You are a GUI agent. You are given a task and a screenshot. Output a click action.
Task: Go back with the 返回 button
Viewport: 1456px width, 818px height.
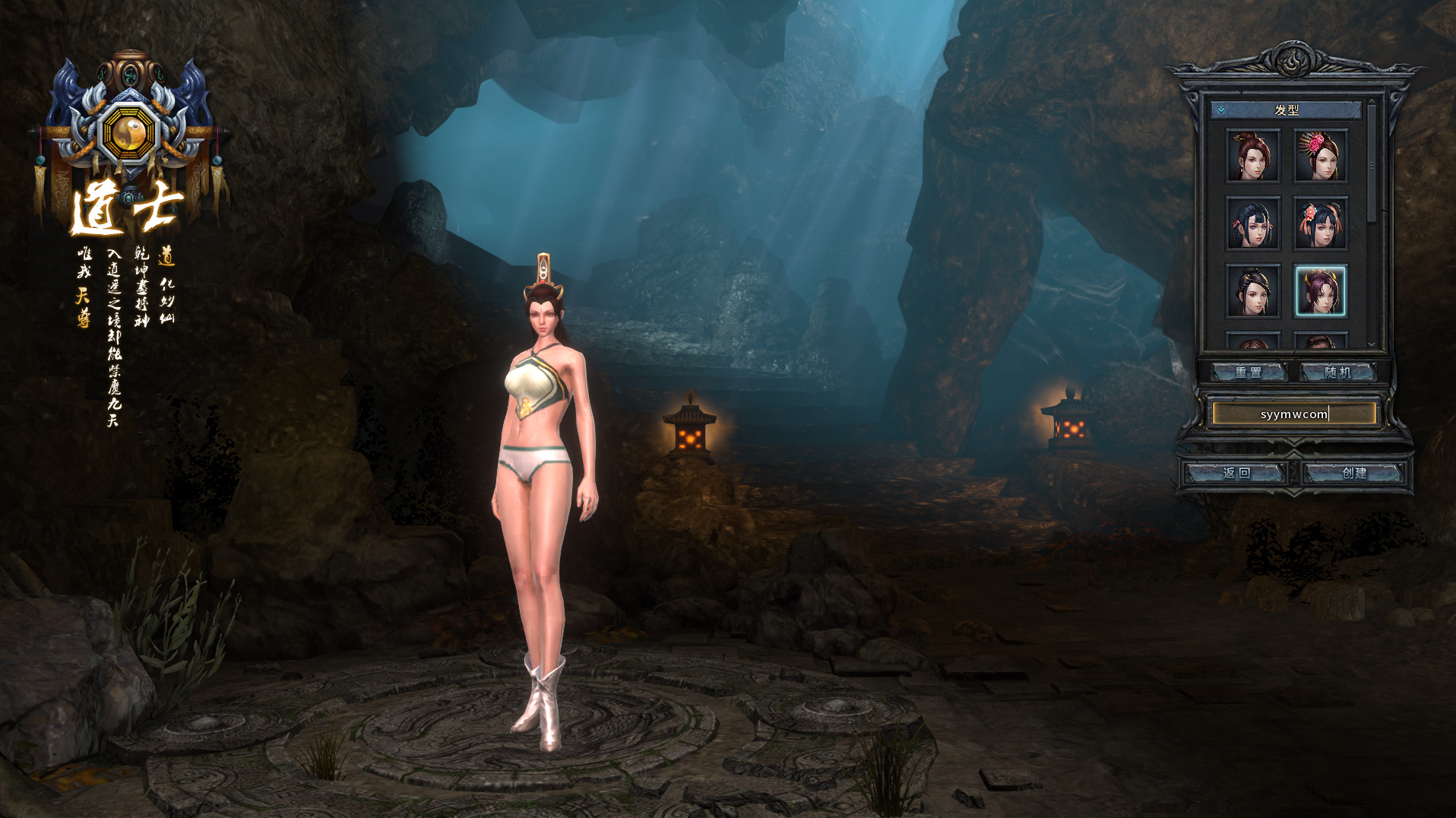1236,473
